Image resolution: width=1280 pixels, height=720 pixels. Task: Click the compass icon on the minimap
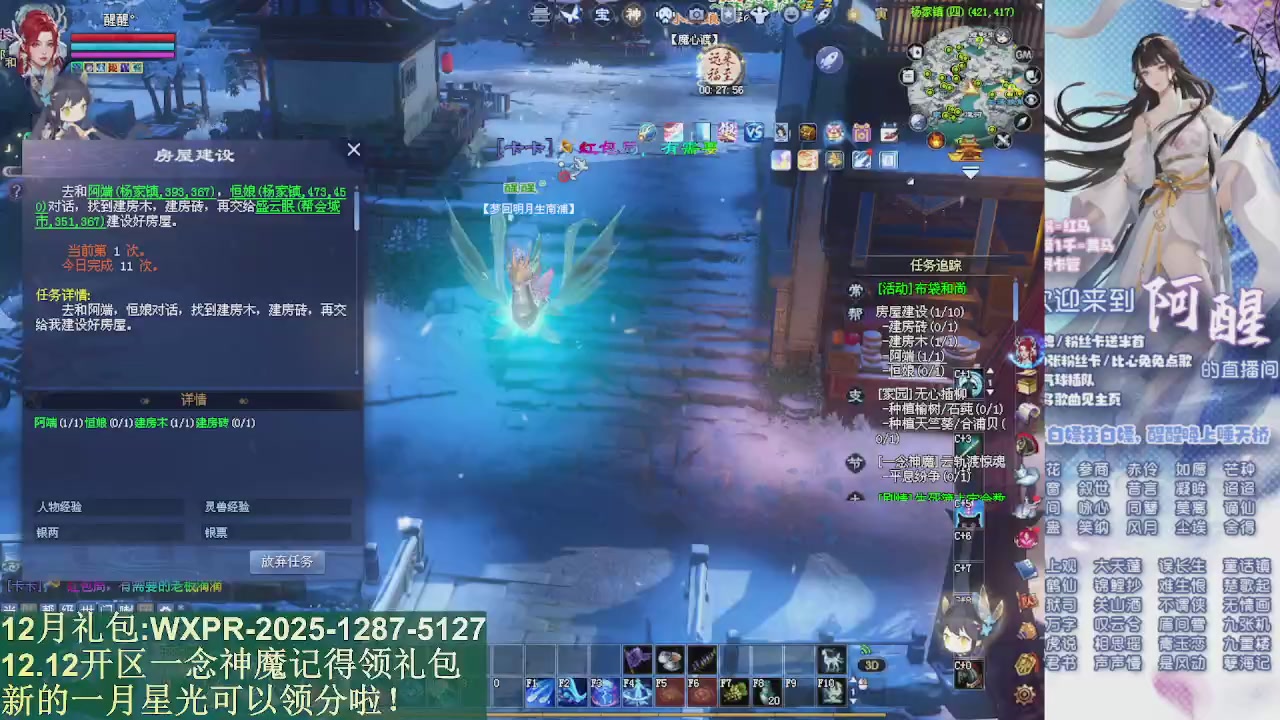pyautogui.click(x=1022, y=121)
